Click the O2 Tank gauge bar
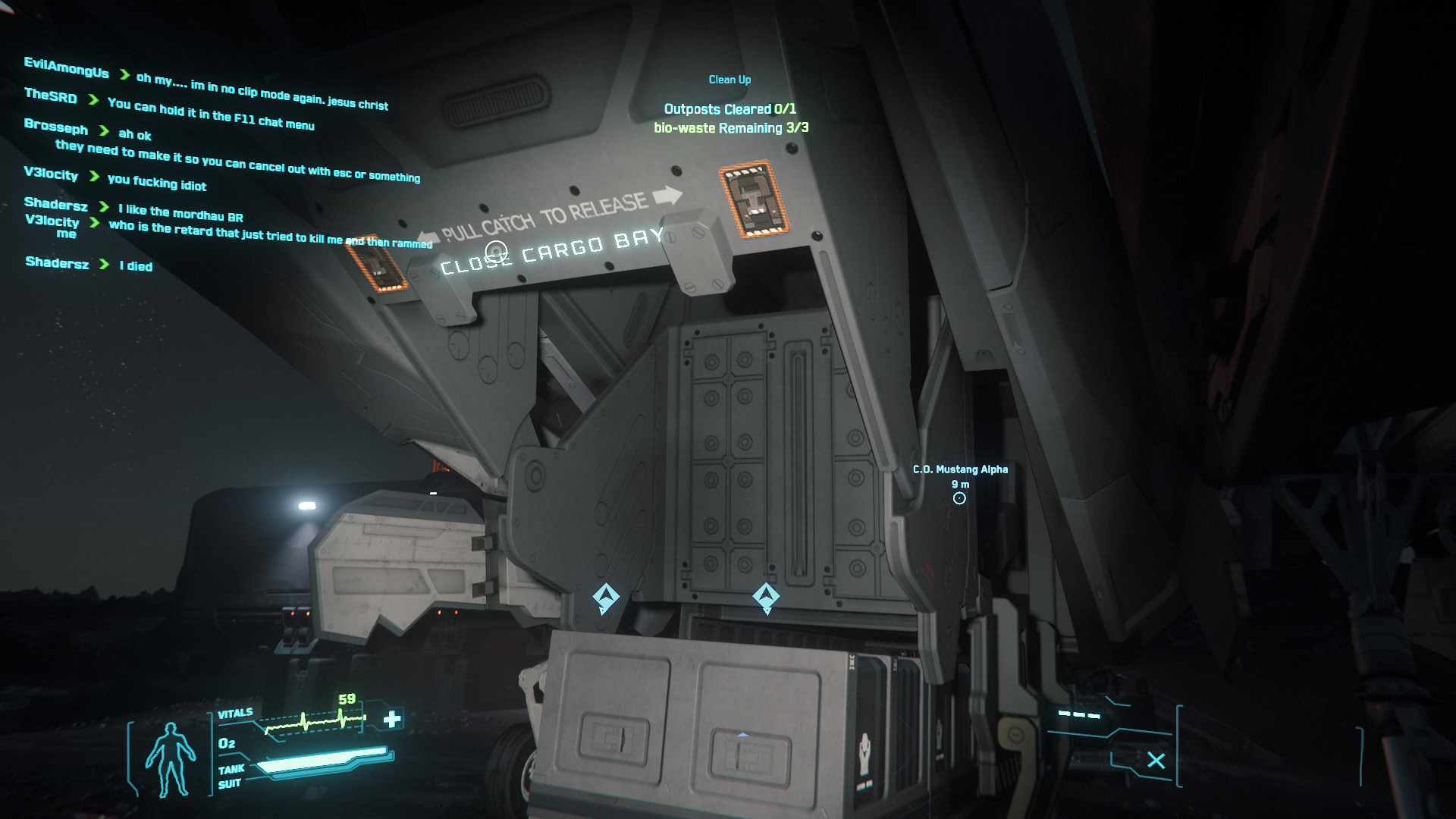This screenshot has width=1456, height=819. coord(322,758)
